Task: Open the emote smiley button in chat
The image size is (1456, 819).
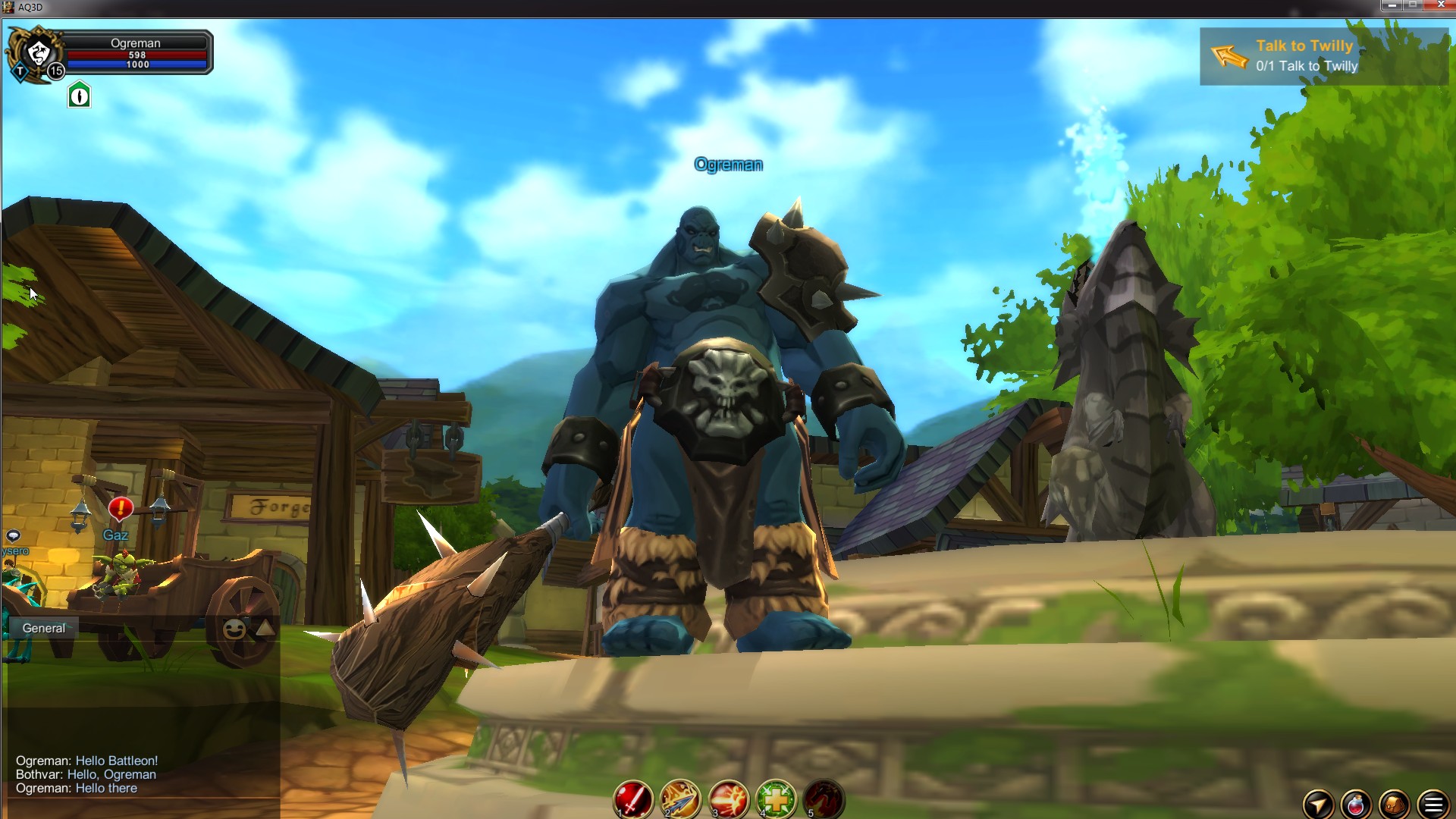Action: (x=234, y=629)
